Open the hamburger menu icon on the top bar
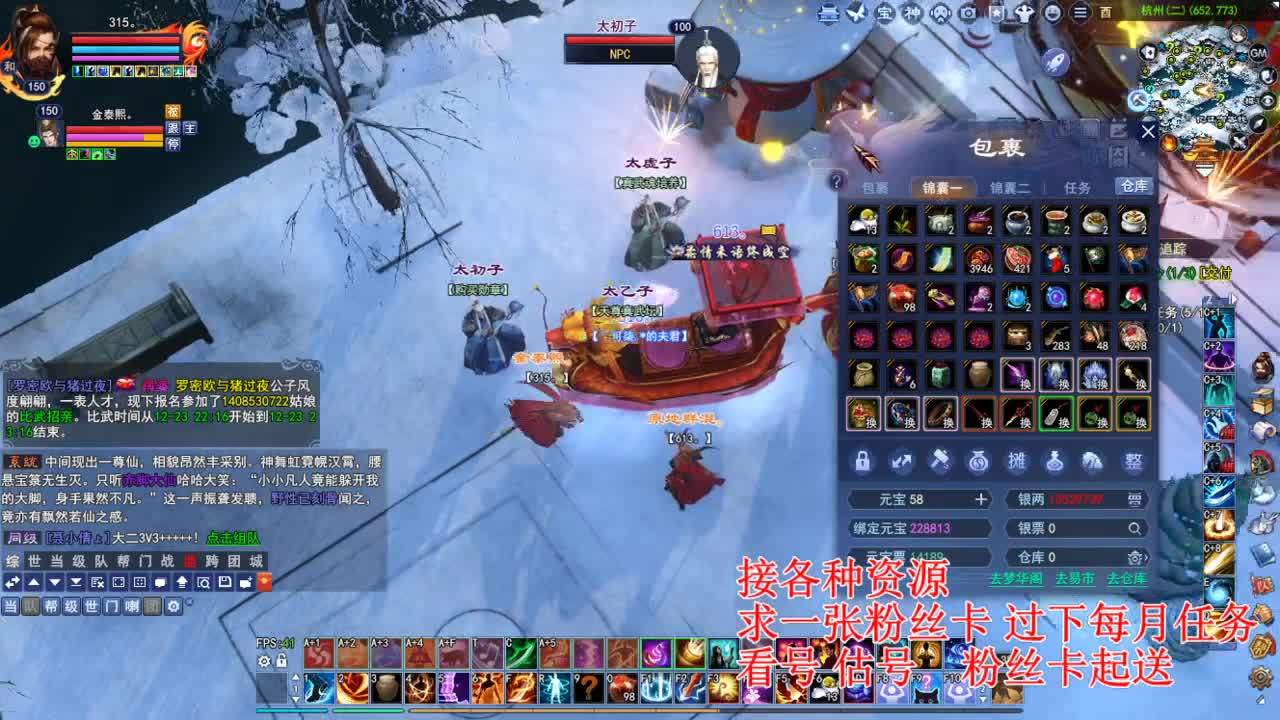This screenshot has height=720, width=1280. (x=1080, y=14)
